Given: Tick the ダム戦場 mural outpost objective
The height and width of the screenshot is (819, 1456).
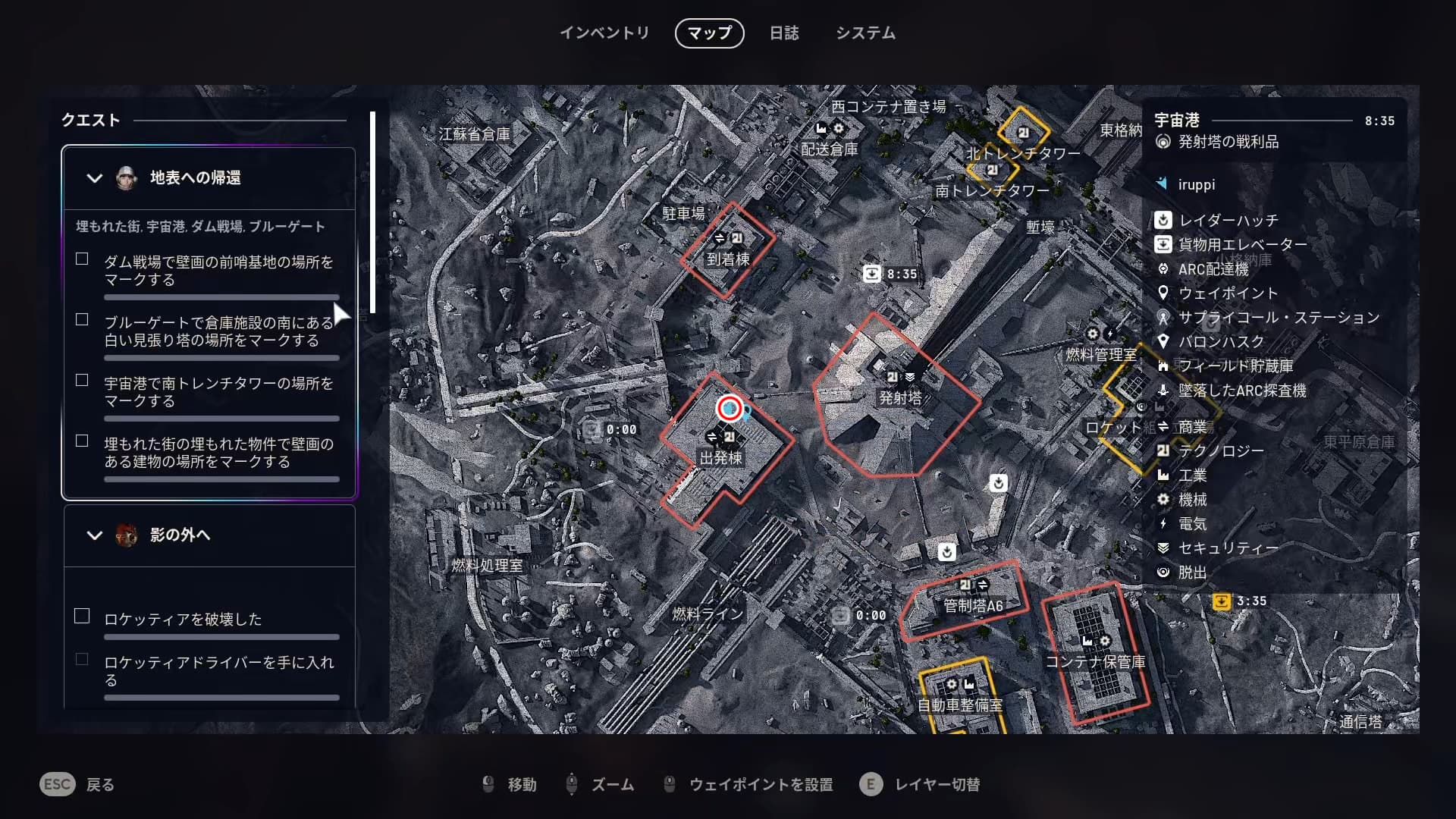Looking at the screenshot, I should coord(82,259).
